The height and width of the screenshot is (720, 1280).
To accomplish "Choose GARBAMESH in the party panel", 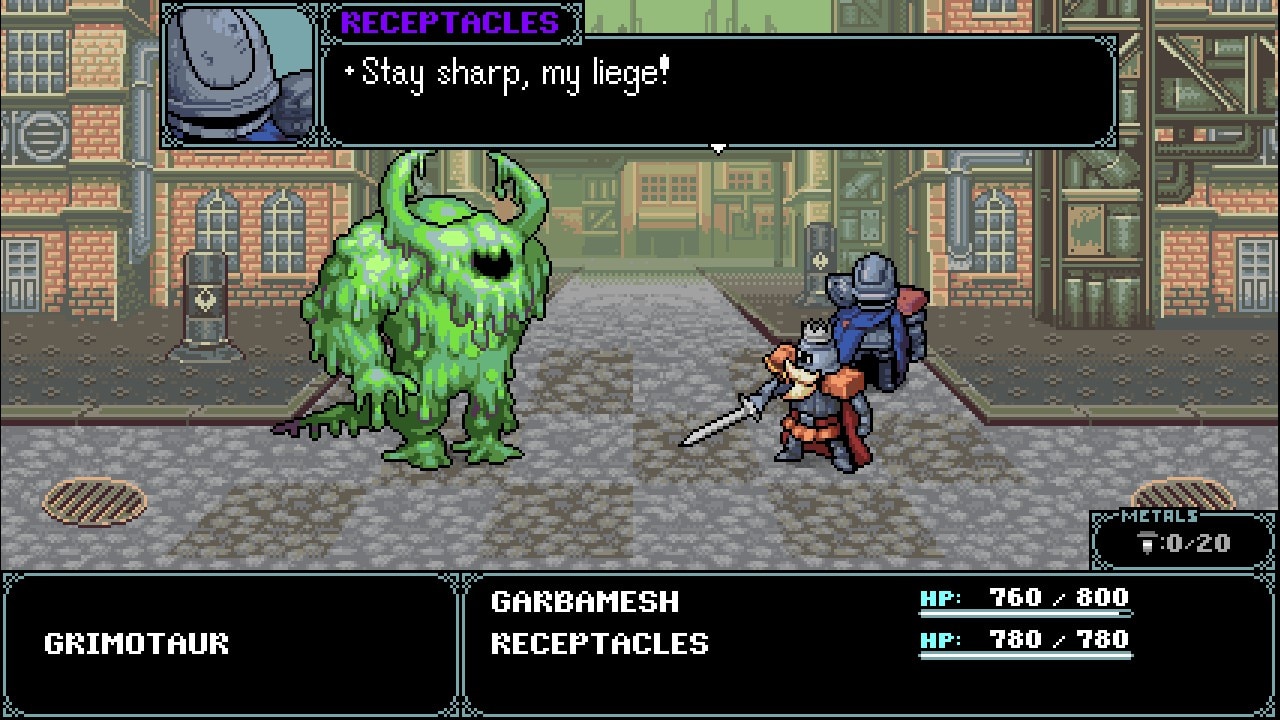I will click(585, 601).
